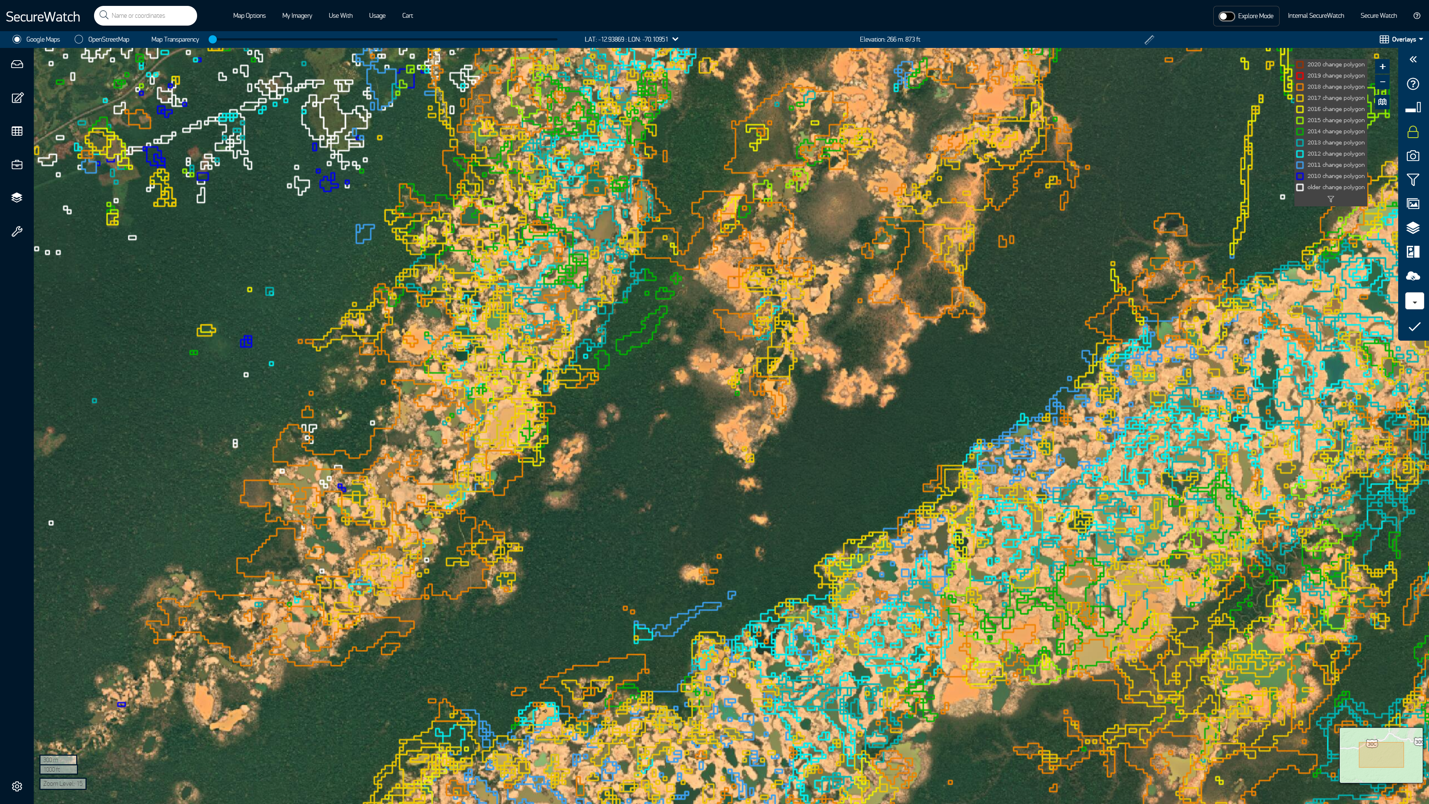The image size is (1429, 804).
Task: Select the OpenStreetMap base map option
Action: coord(79,40)
